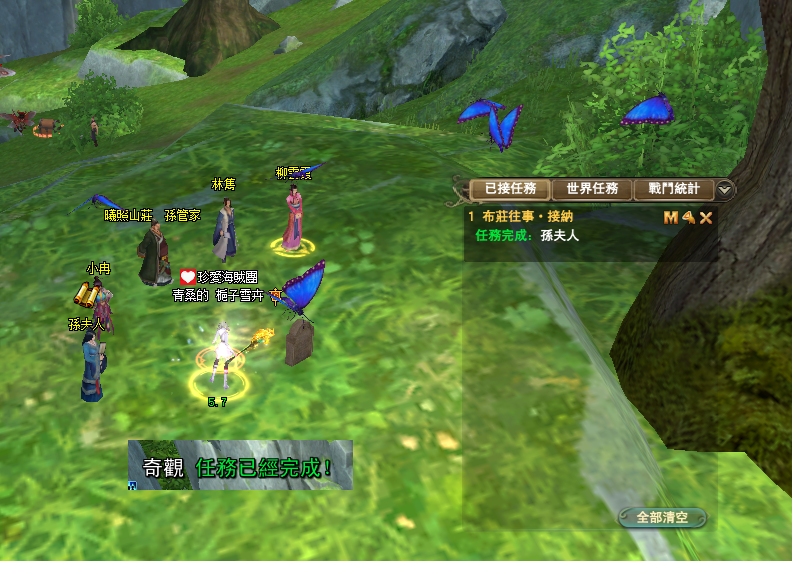Show the 戰鬥統計 combat statistics tab
Image resolution: width=792 pixels, height=561 pixels.
[674, 188]
